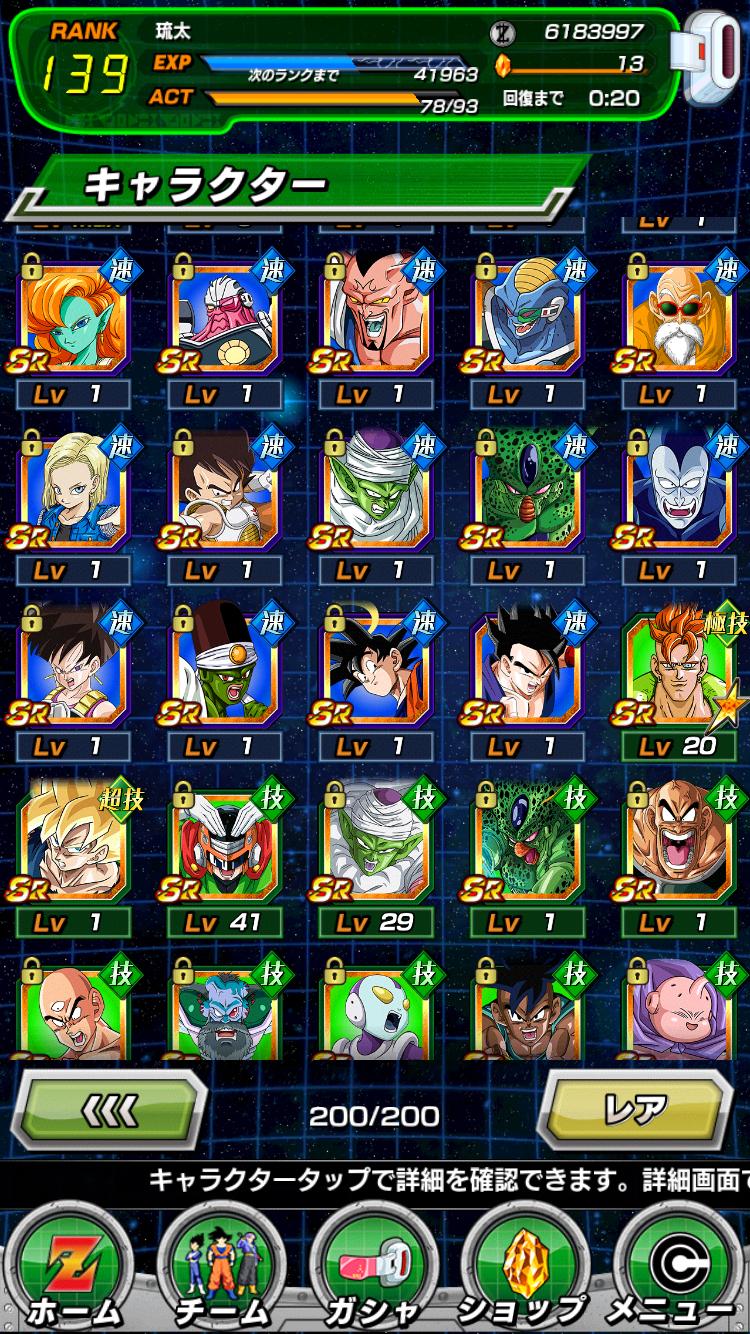Go back with the triple-arrow button
Viewport: 750px width, 1334px height.
click(108, 1110)
